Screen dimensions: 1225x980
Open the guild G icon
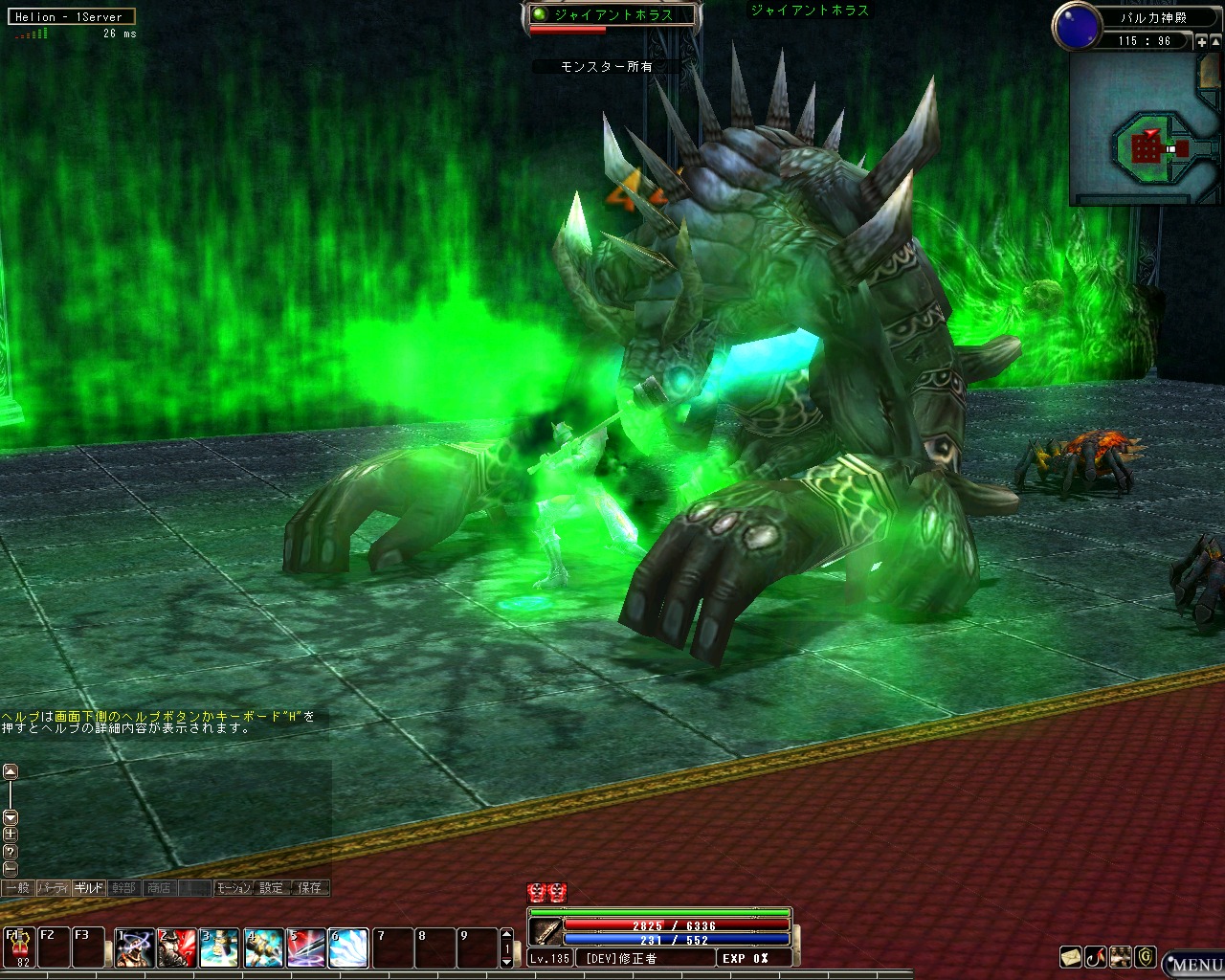point(1145,956)
